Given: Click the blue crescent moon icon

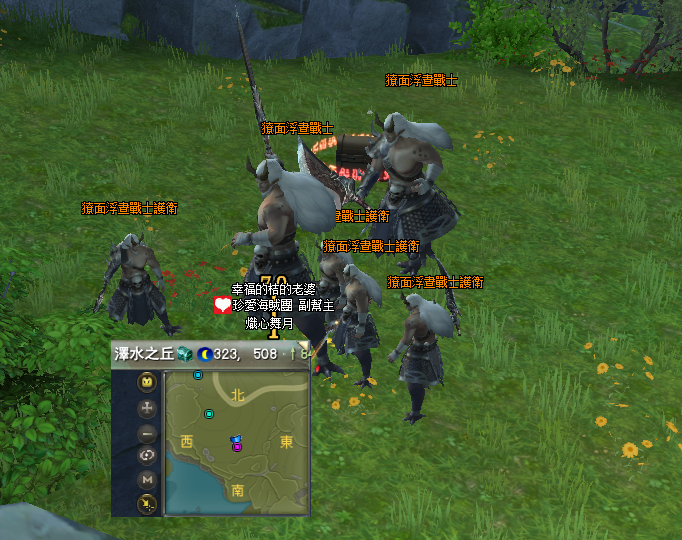Looking at the screenshot, I should click(x=203, y=354).
